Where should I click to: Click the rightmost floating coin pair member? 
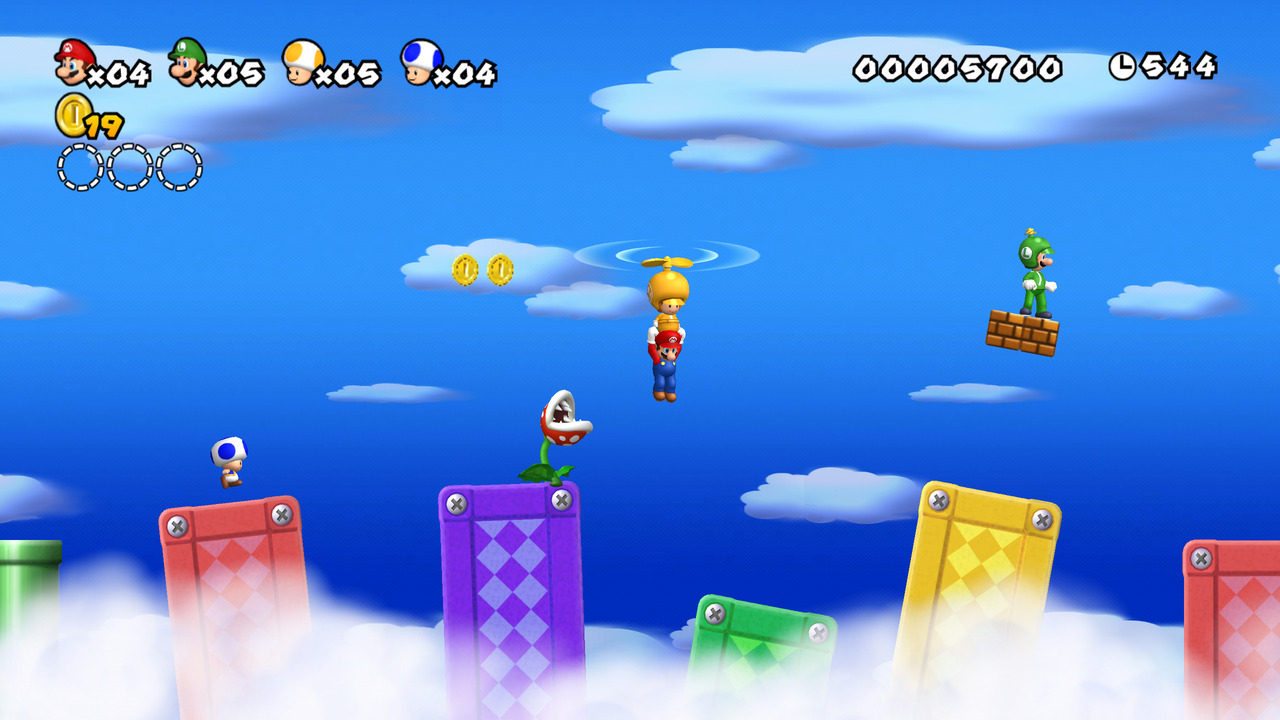(500, 268)
